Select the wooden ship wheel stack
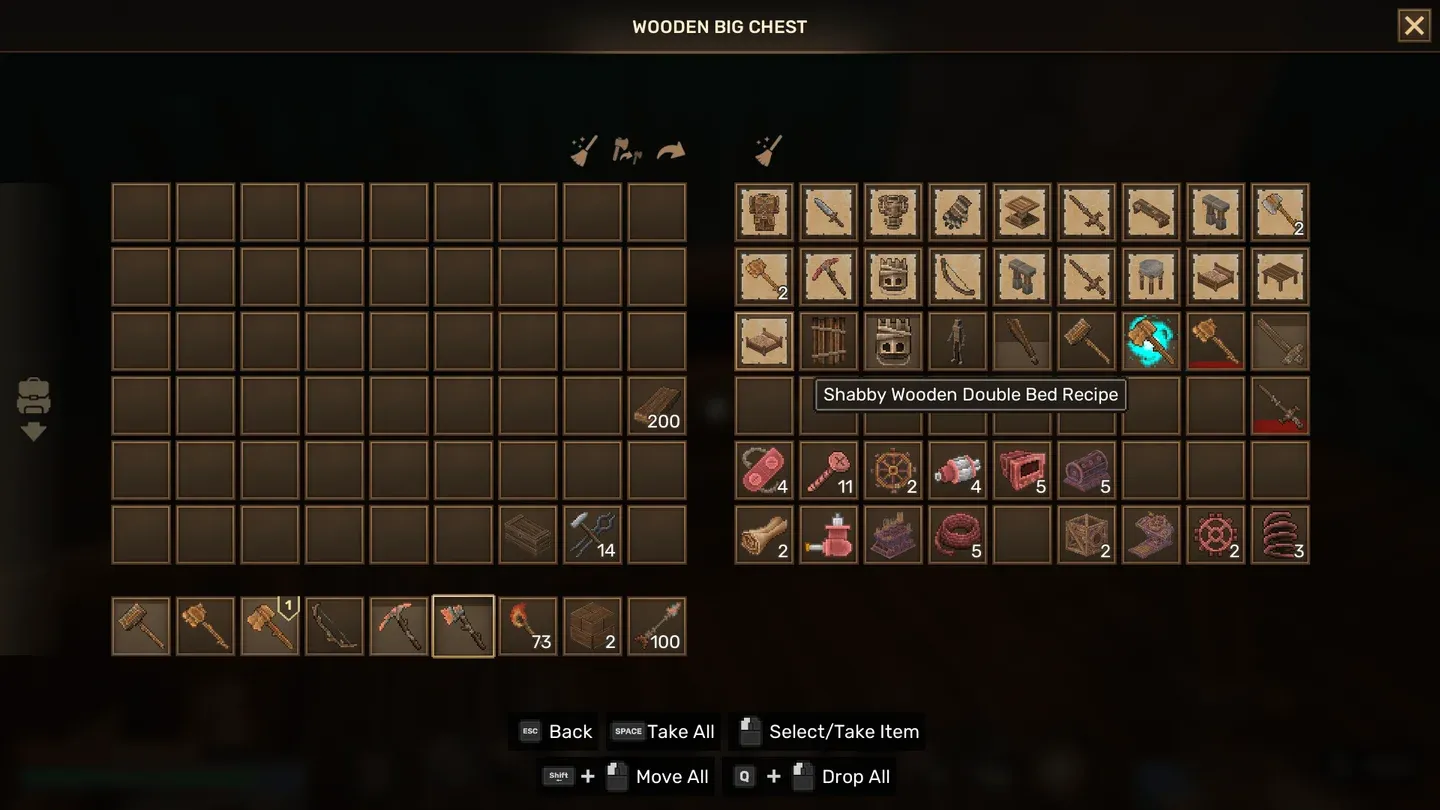Screen dimensions: 1440x810 (893, 470)
